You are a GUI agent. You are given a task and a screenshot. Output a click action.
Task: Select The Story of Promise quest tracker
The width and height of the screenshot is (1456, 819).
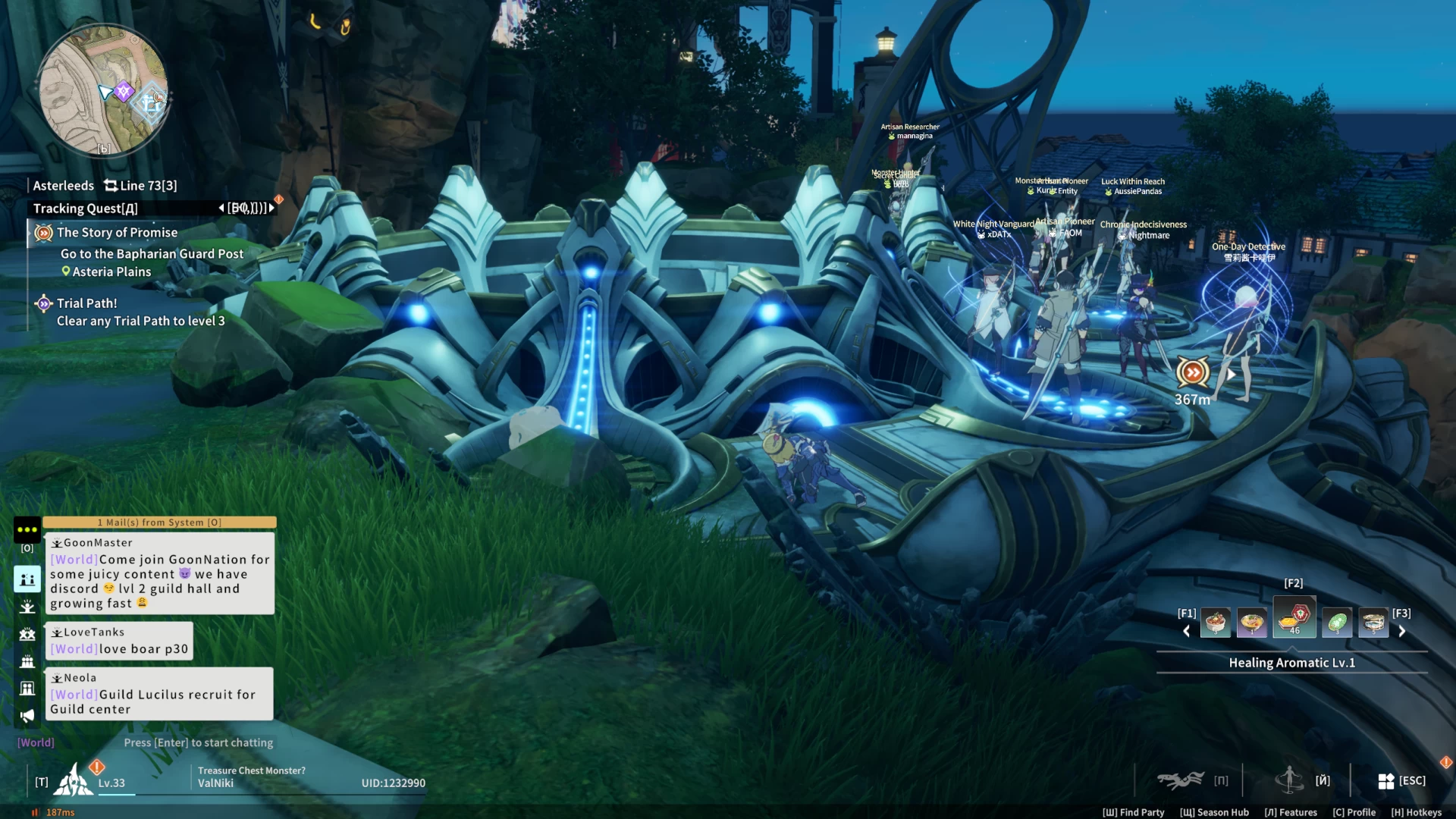coord(117,233)
